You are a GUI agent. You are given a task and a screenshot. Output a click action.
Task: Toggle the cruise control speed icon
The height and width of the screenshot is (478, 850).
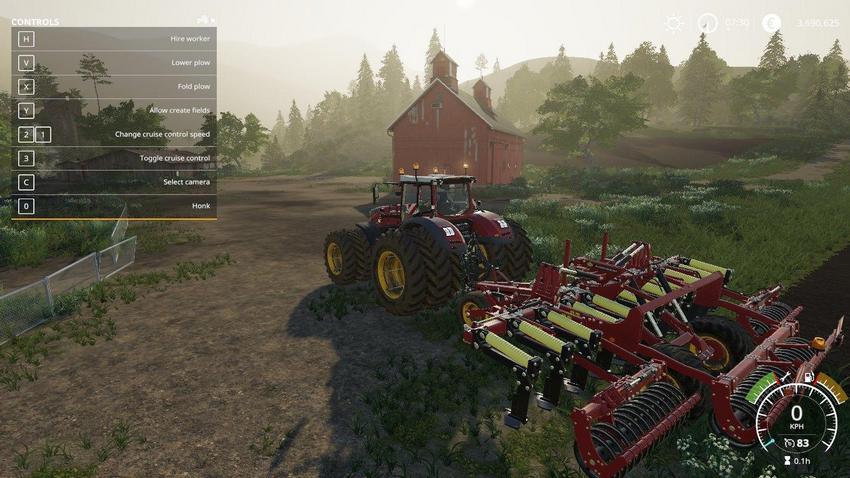786,443
